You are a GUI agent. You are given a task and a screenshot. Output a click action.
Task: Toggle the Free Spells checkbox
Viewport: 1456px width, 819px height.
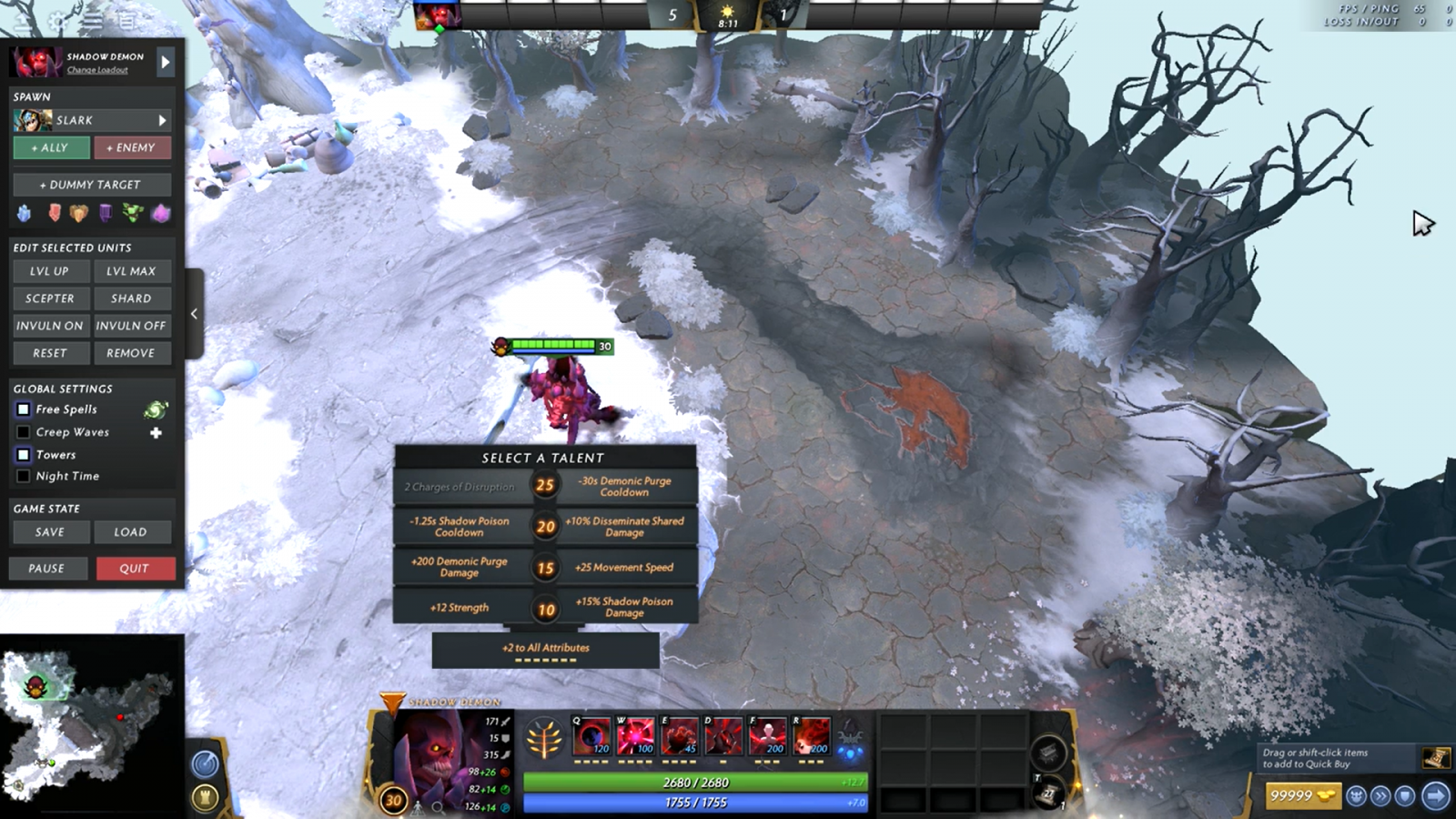pos(24,409)
